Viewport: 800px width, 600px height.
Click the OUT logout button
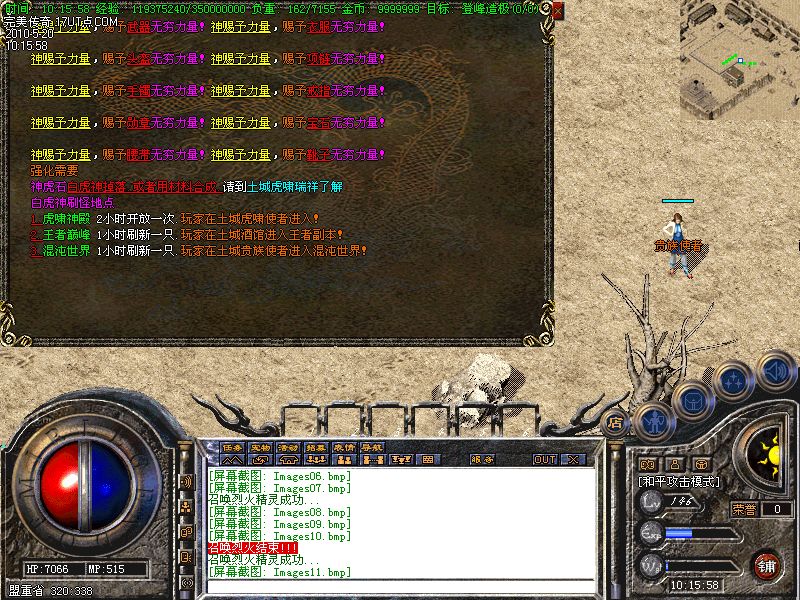click(x=544, y=460)
